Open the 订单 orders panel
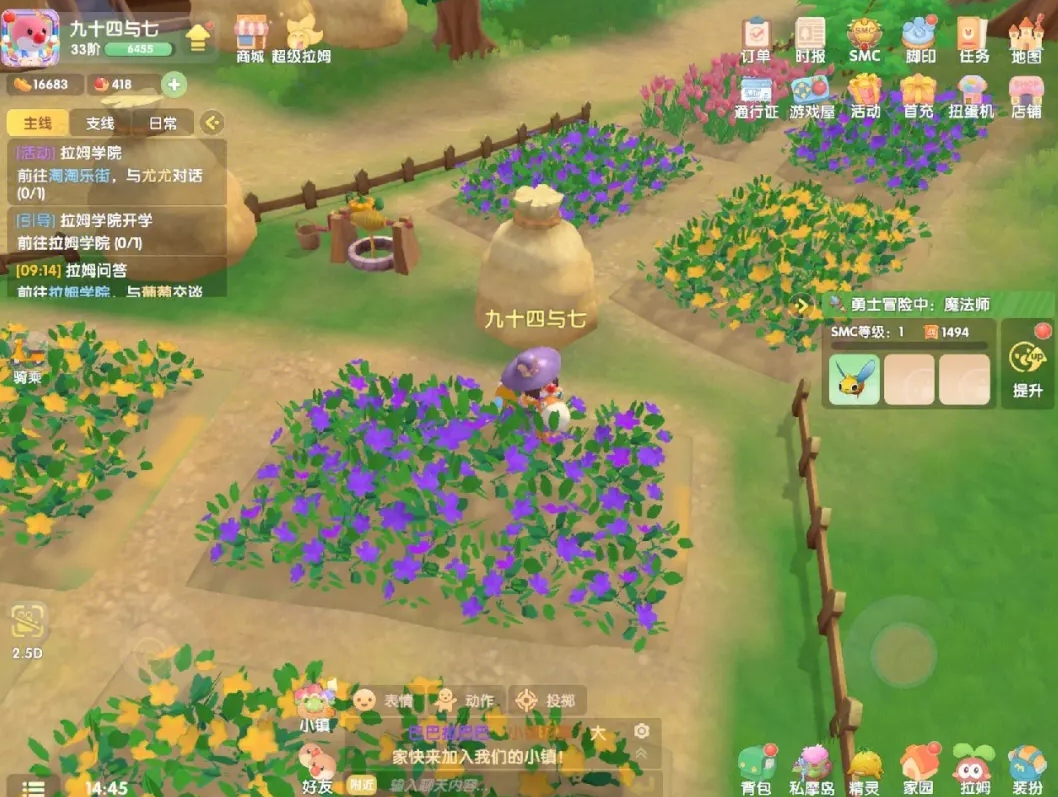Screen dimensions: 1058x797 pos(756,39)
